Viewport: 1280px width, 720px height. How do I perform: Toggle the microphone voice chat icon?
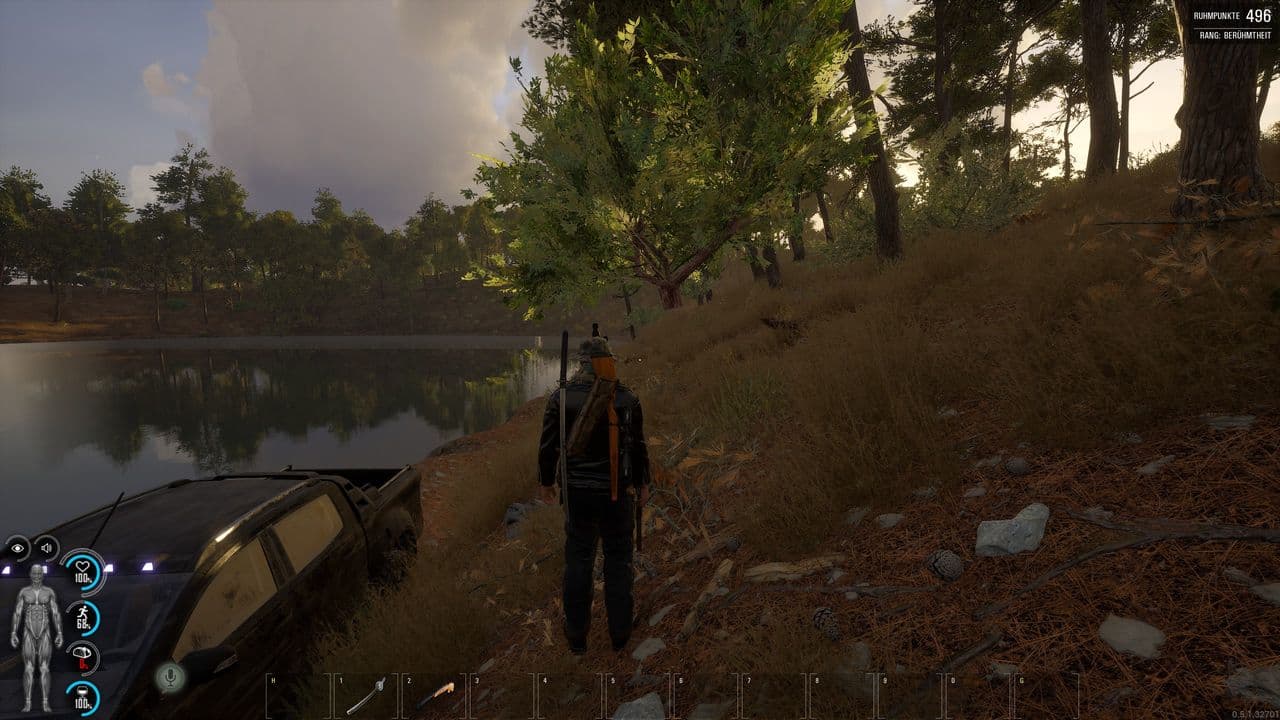tap(170, 677)
